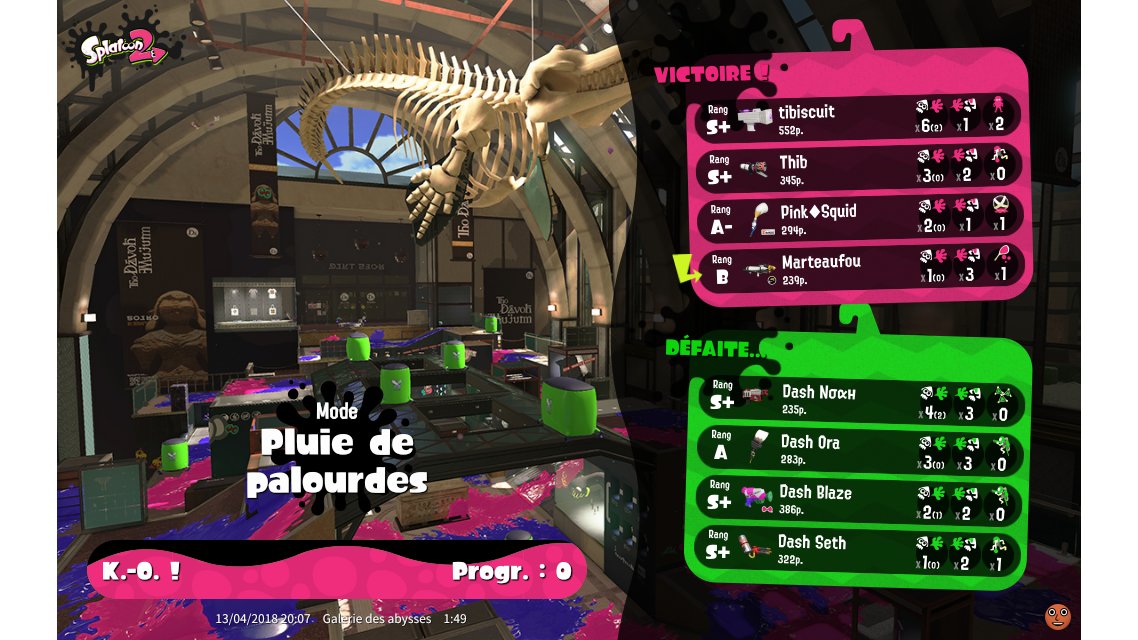Click the orange face icon in the corner

[x=1057, y=616]
